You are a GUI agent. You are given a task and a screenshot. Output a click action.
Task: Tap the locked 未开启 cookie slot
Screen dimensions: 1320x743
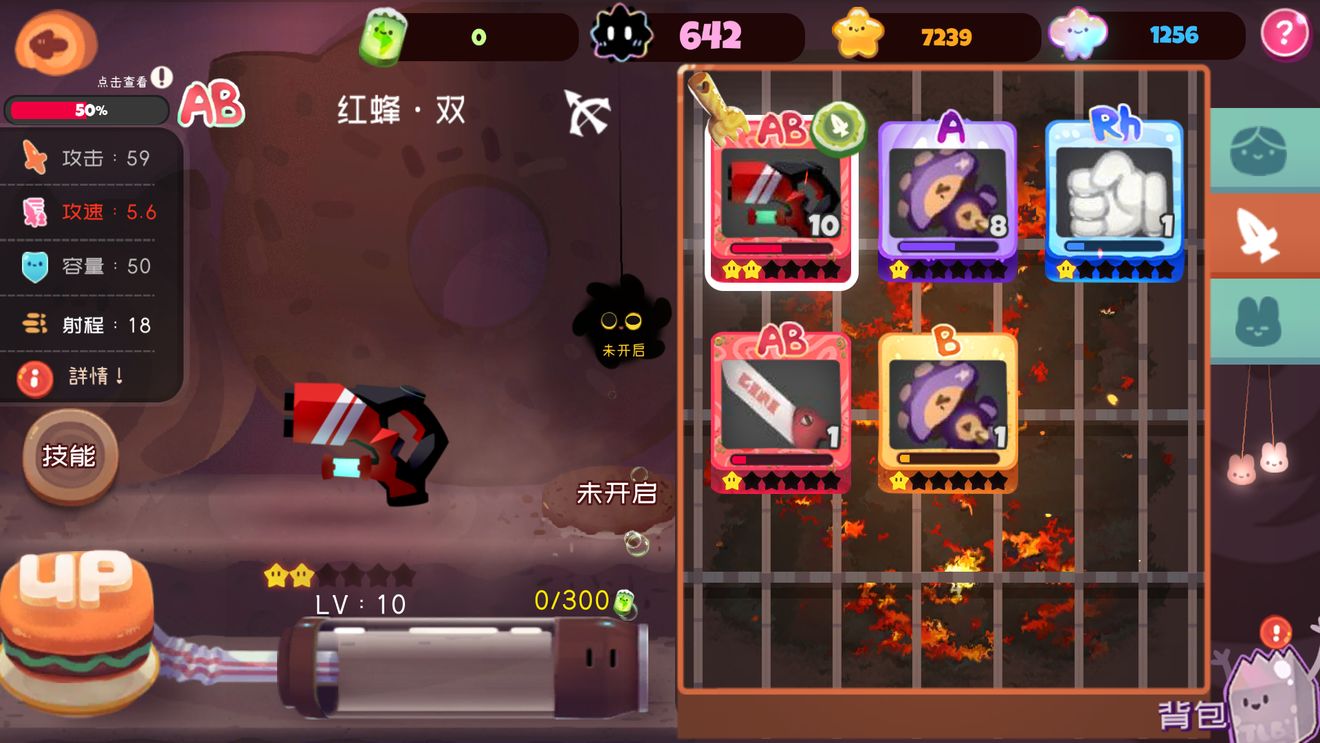pos(608,497)
